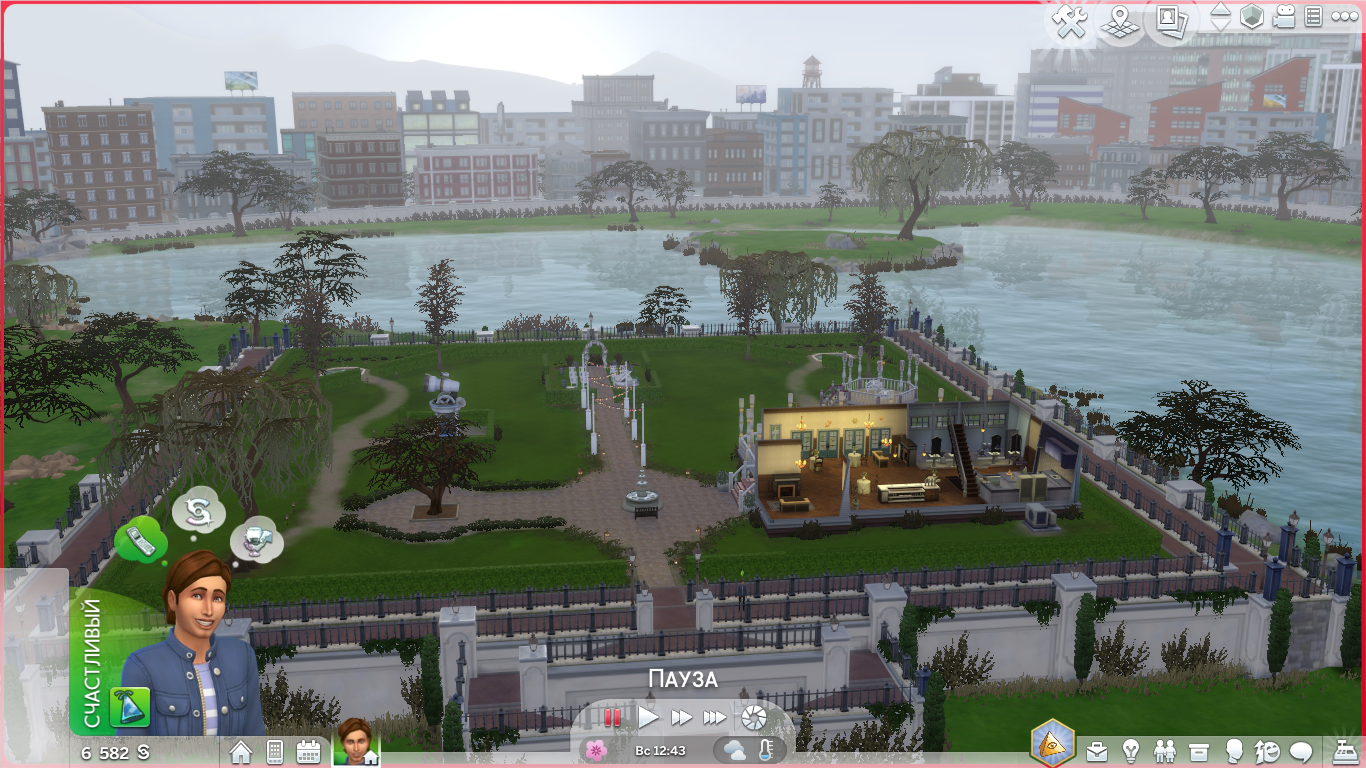Click the red pause button

tap(612, 717)
